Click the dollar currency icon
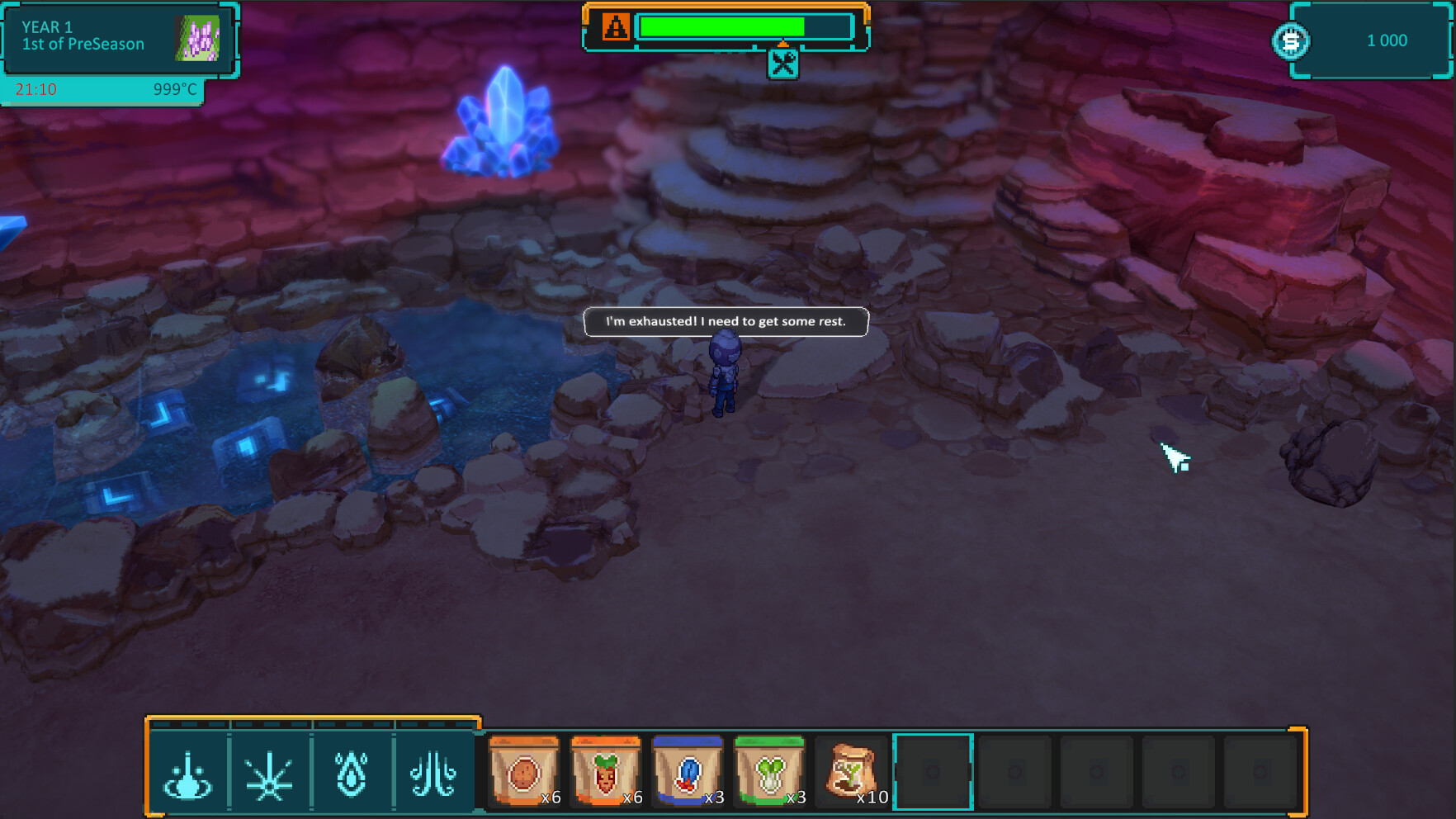This screenshot has height=819, width=1456. click(1292, 40)
